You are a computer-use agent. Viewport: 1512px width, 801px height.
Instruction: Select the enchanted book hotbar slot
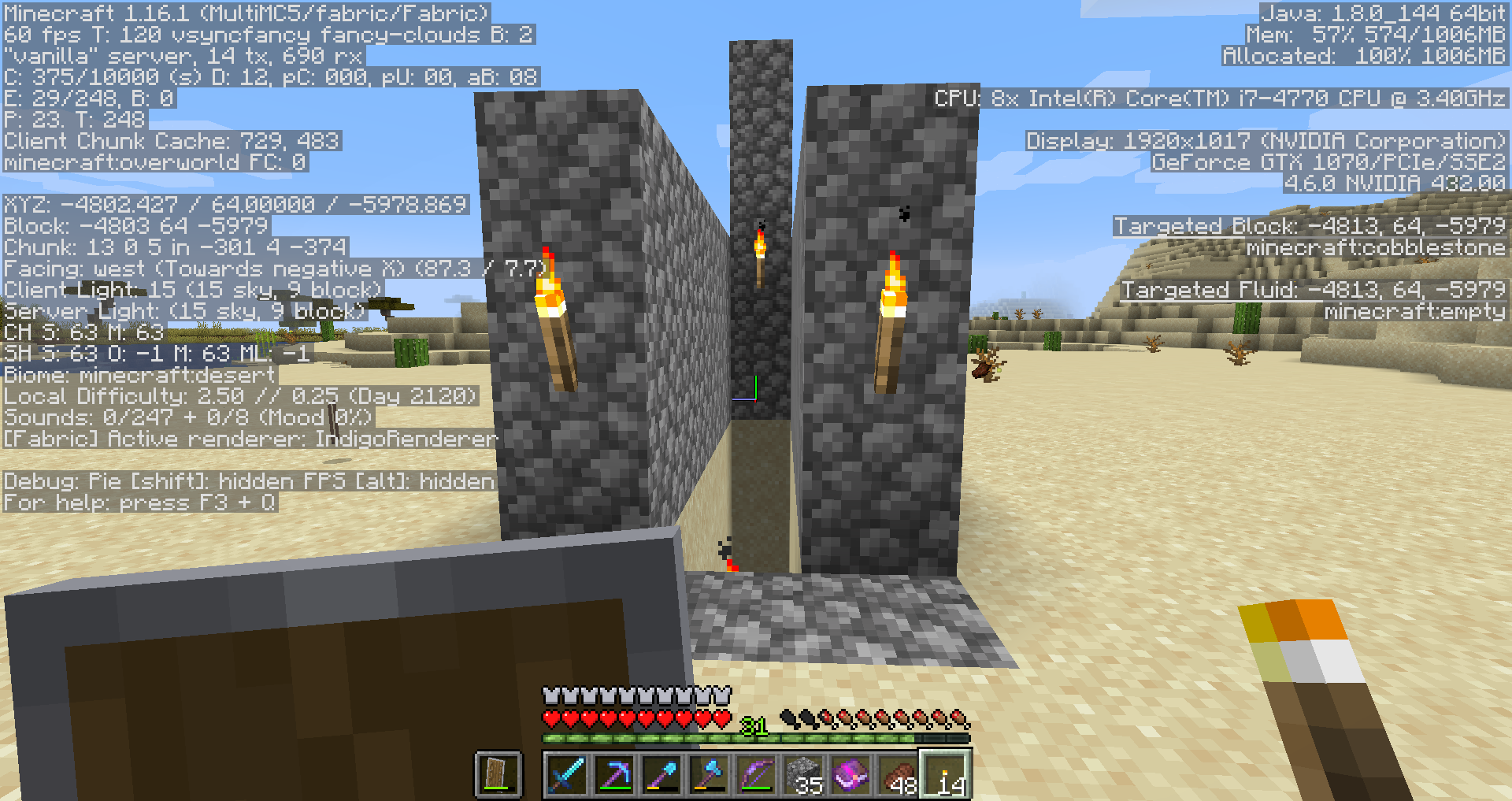851,774
